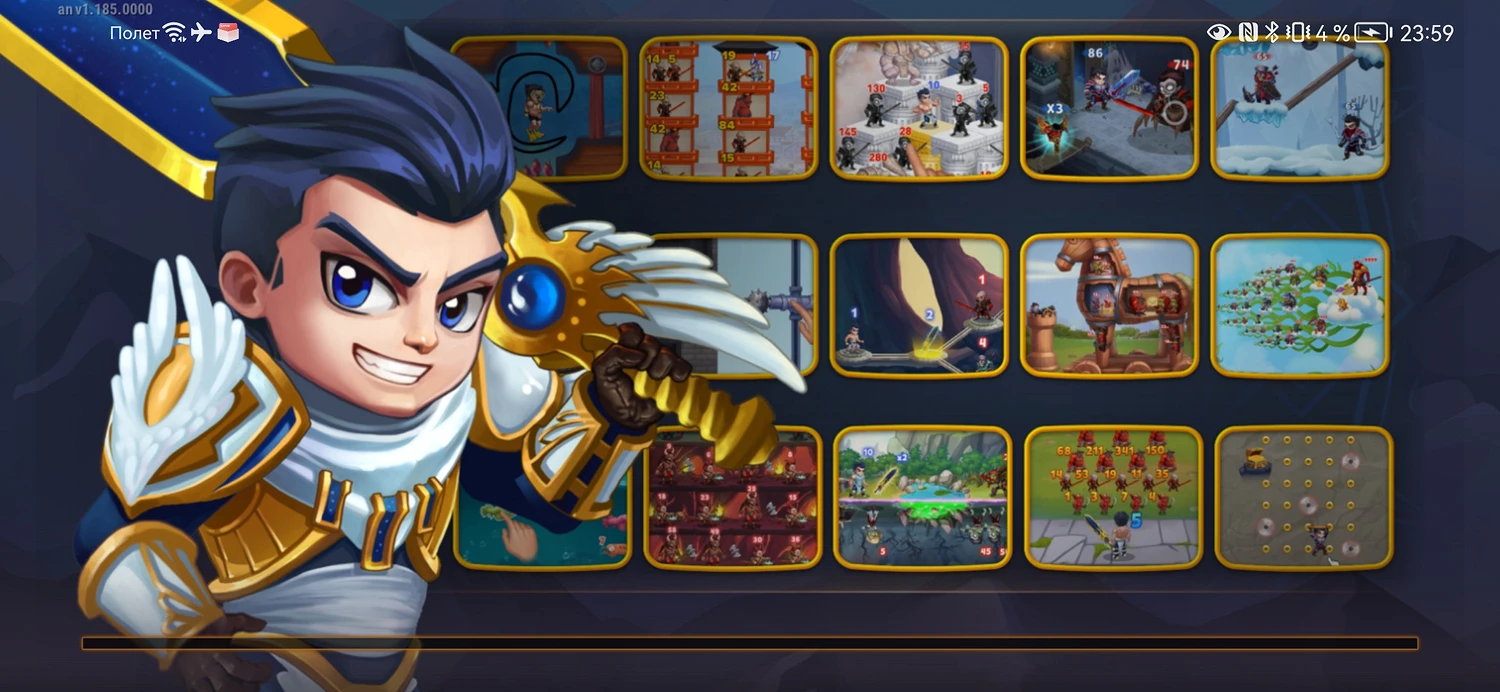Pick the grassy field red army thumbnail
The height and width of the screenshot is (692, 1500).
1112,497
